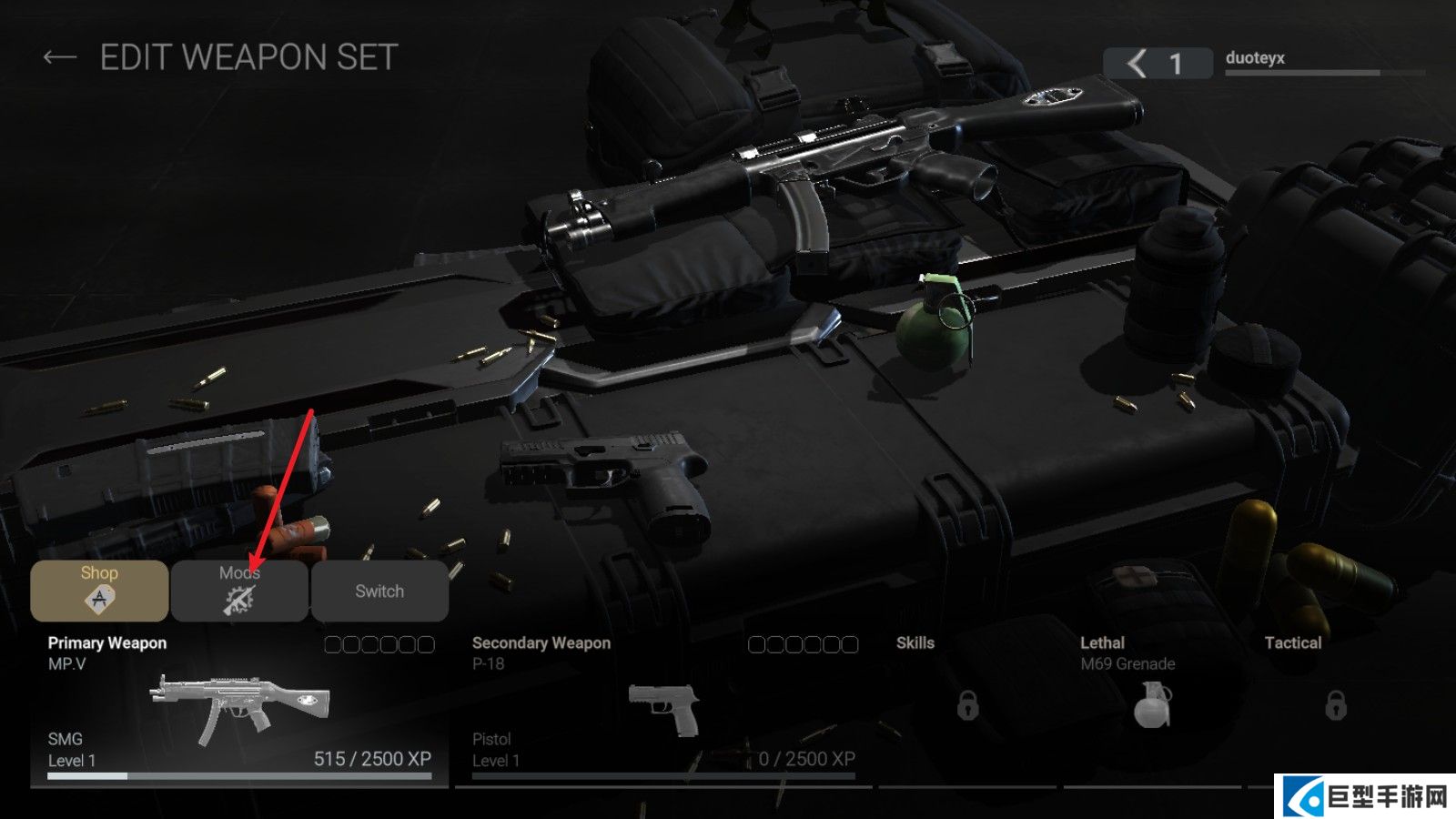Click the weapon set number 1 selector

pos(1158,63)
